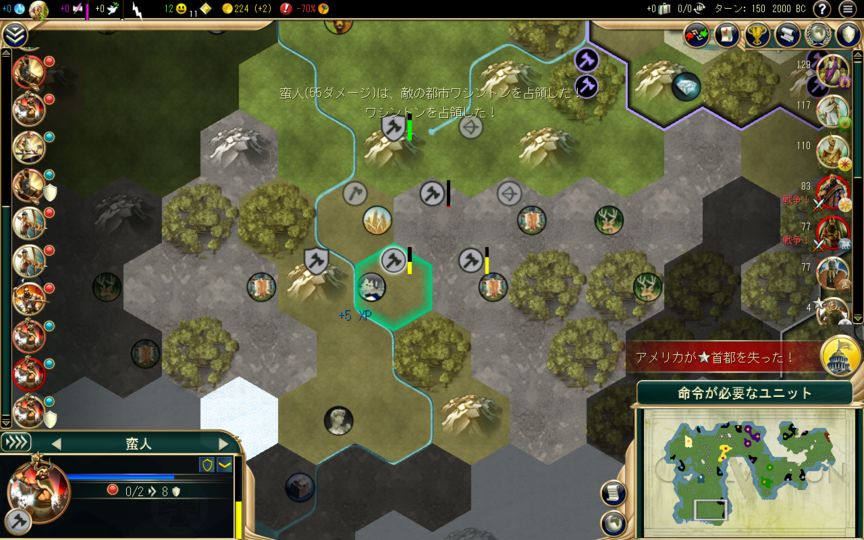This screenshot has width=864, height=540.
Task: Select the previous unit with left arrow
Action: [x=57, y=443]
